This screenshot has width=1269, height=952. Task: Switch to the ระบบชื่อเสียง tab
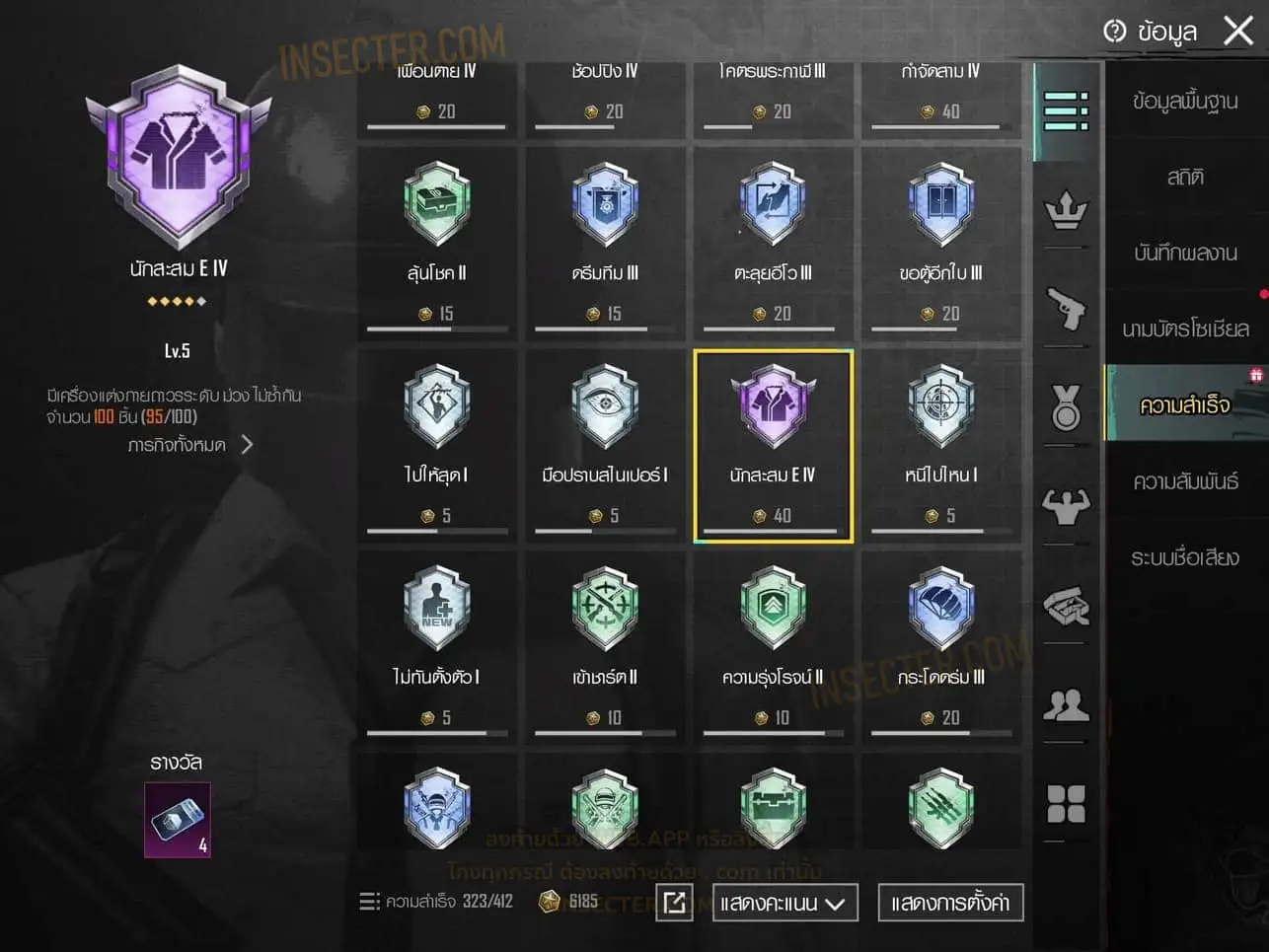[1184, 557]
